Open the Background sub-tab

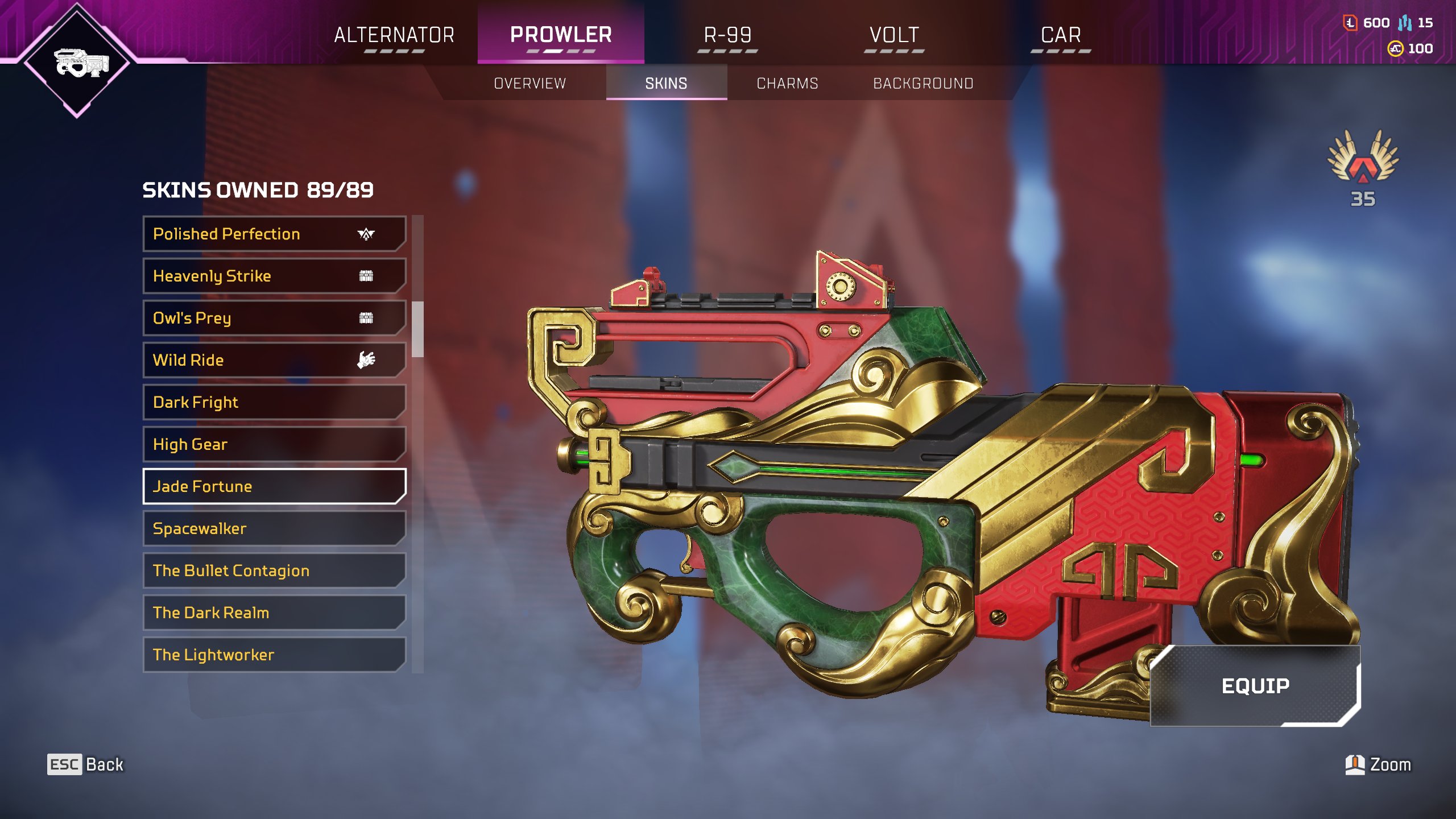tap(923, 84)
